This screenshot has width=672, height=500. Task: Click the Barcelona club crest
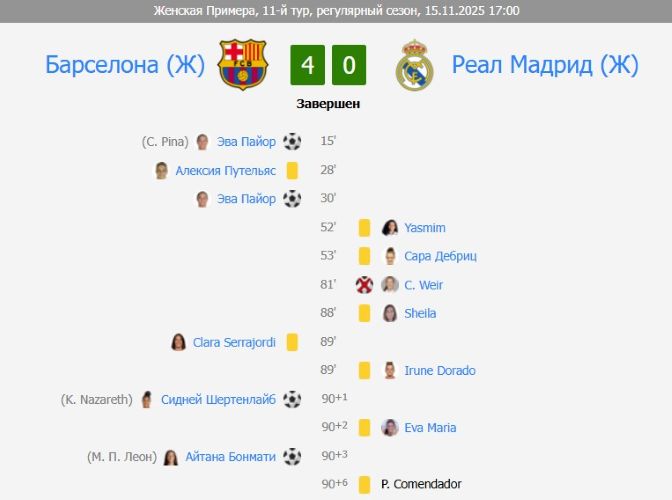pyautogui.click(x=243, y=65)
